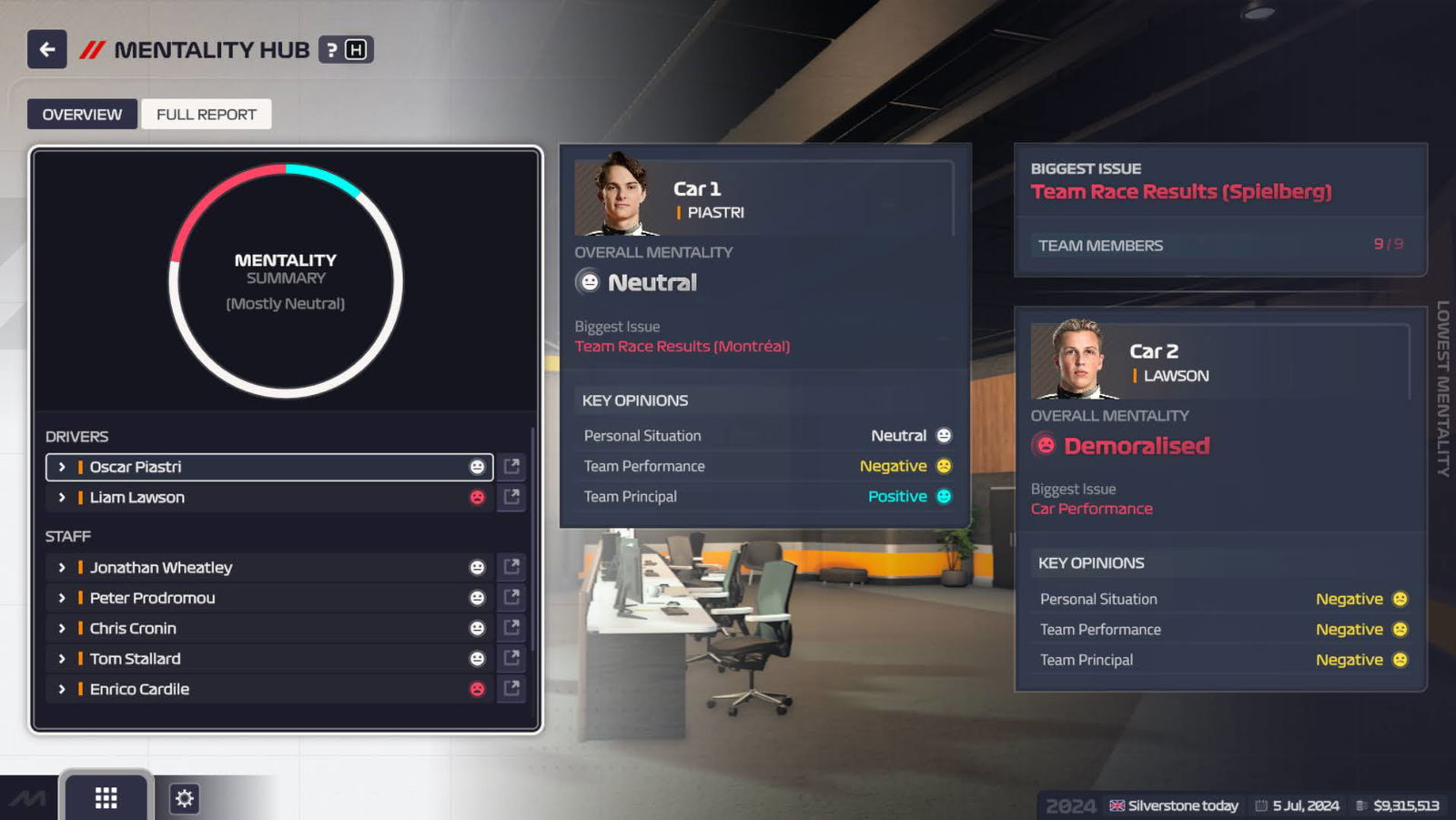Open the Car 2 Lawson mentality card
This screenshot has height=820, width=1456.
[1219, 498]
